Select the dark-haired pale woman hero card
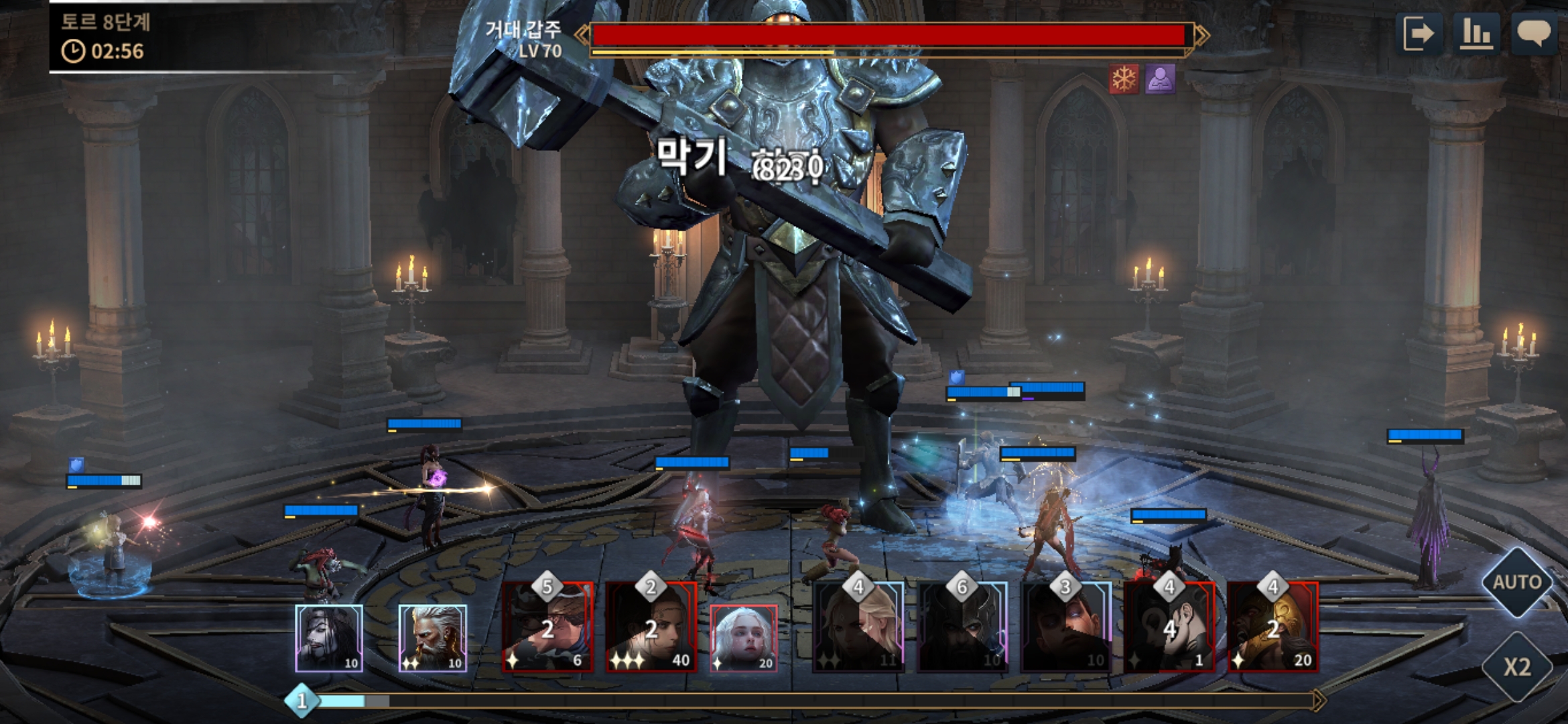 (329, 638)
